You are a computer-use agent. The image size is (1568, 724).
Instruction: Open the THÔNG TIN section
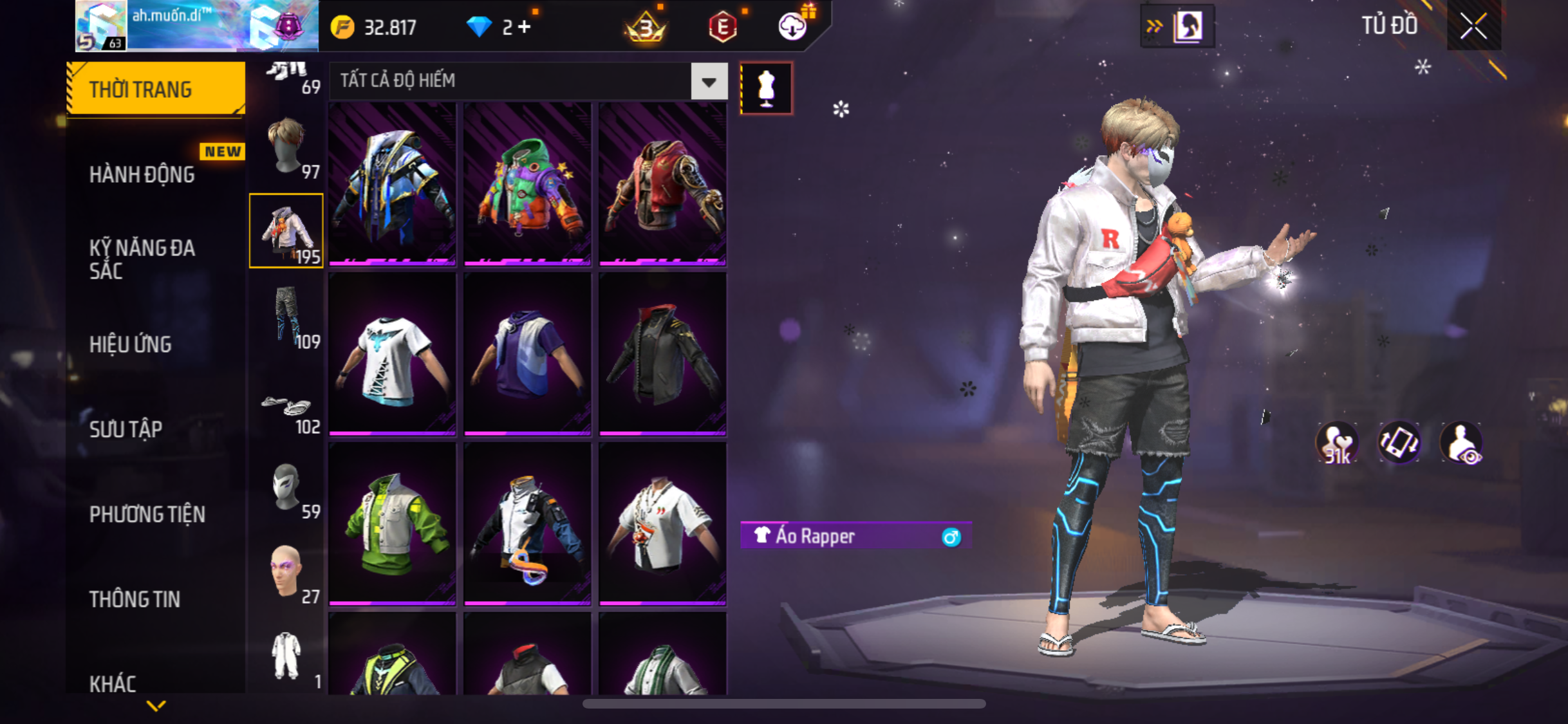(x=135, y=599)
